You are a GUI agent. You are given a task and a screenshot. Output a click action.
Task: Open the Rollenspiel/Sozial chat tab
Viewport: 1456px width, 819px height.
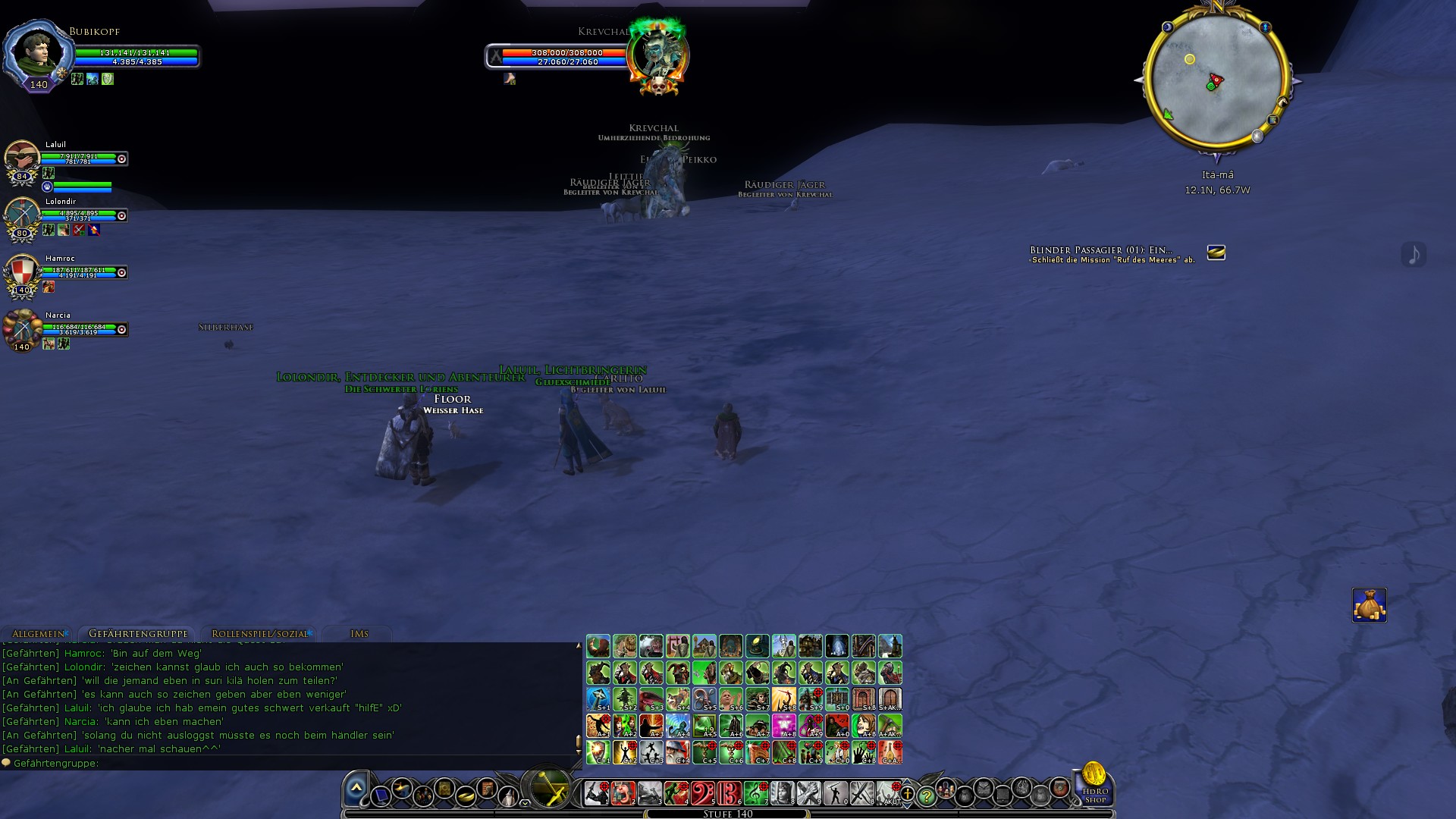[x=259, y=634]
